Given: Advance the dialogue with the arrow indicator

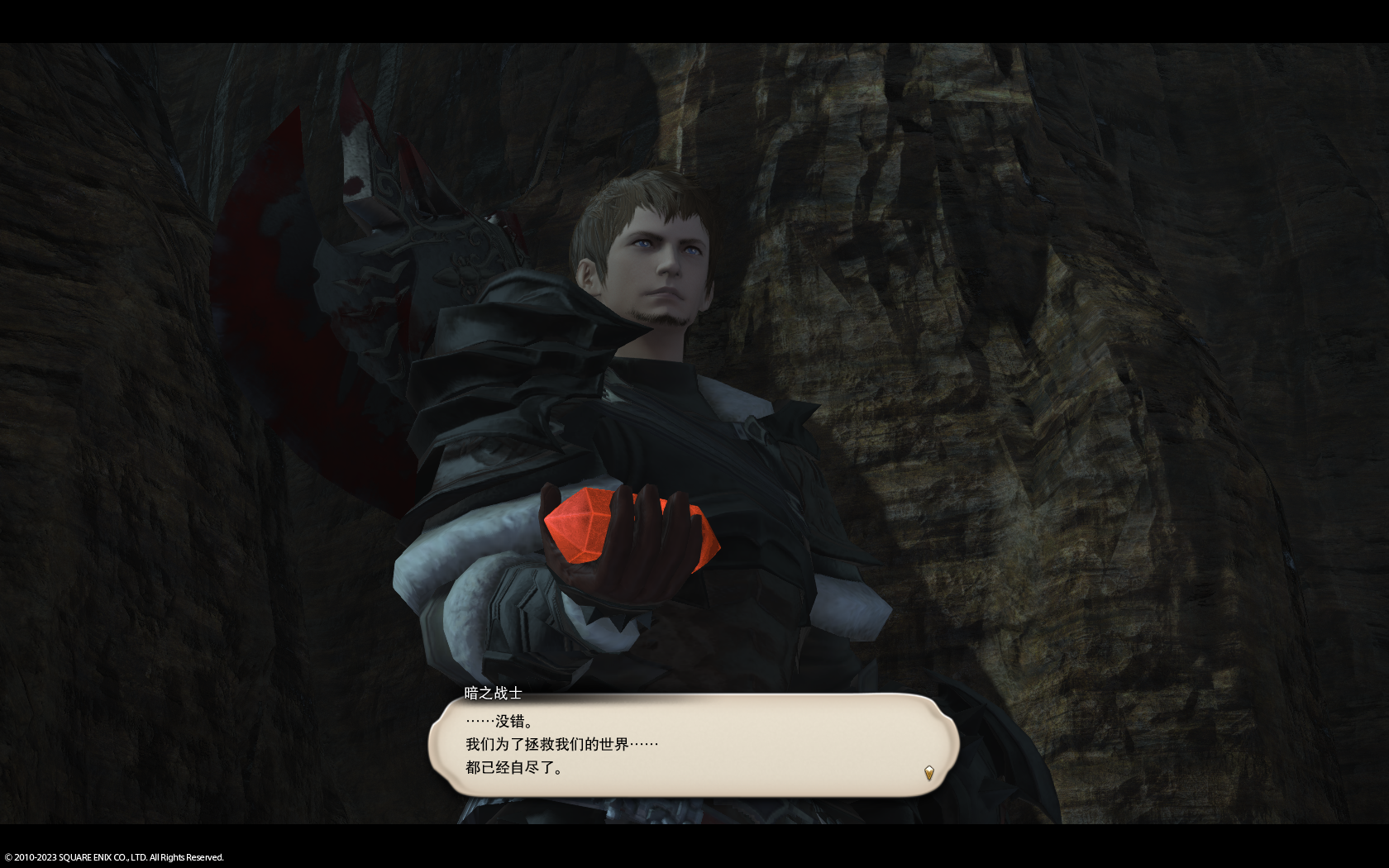Looking at the screenshot, I should pyautogui.click(x=928, y=773).
